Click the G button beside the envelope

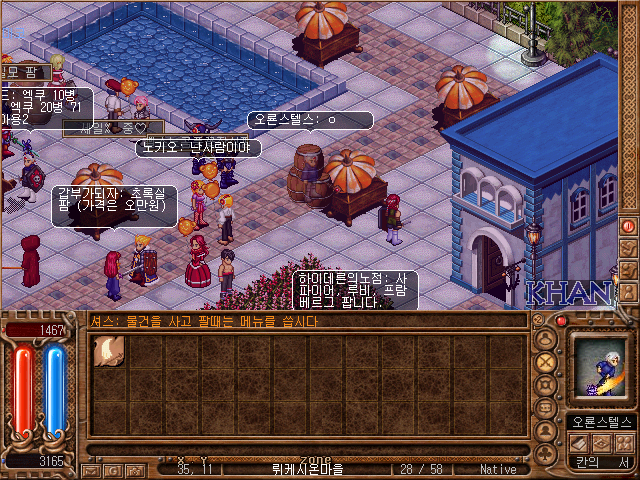tap(112, 469)
